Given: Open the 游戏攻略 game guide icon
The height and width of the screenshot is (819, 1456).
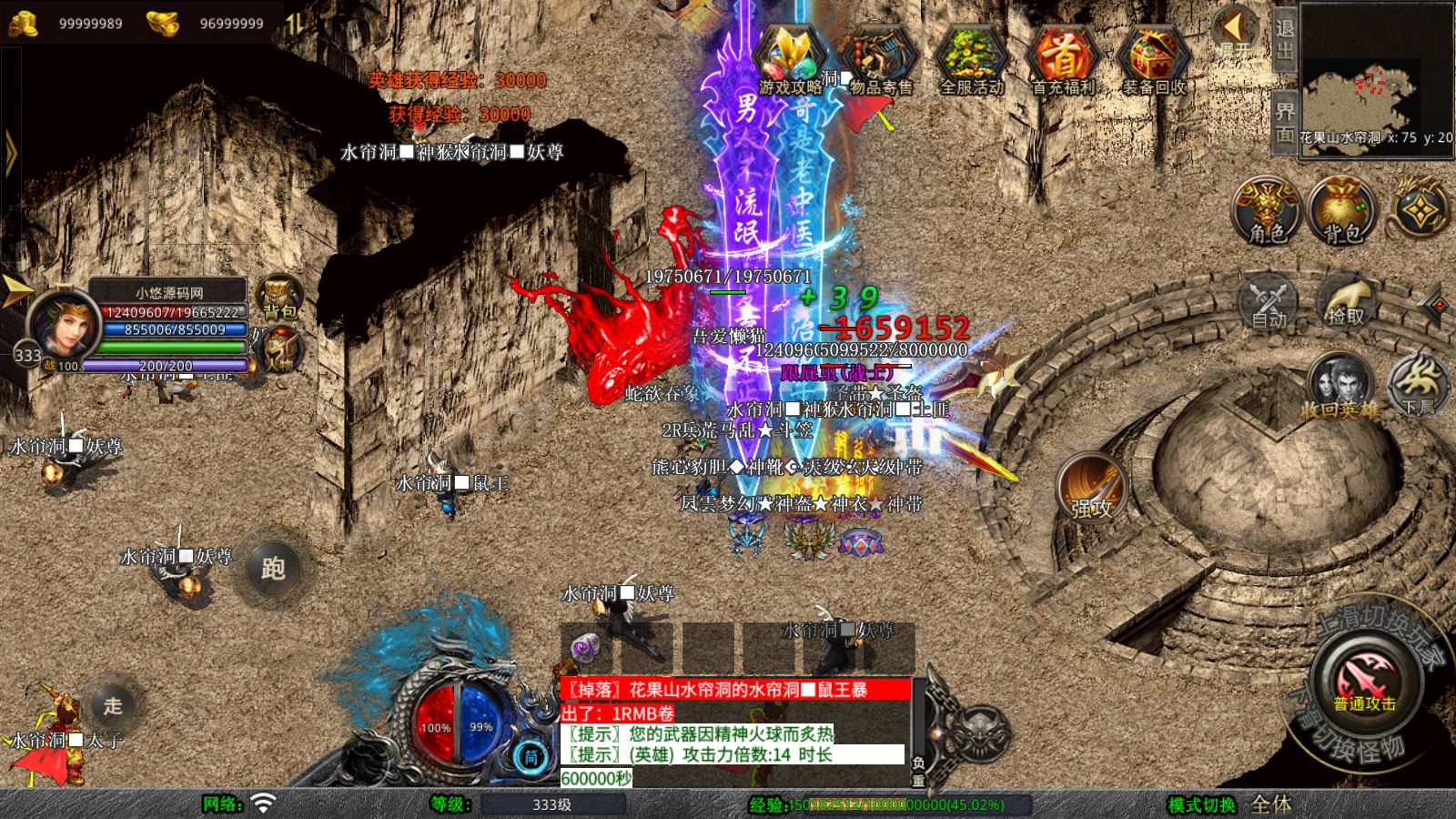Looking at the screenshot, I should pos(789,60).
